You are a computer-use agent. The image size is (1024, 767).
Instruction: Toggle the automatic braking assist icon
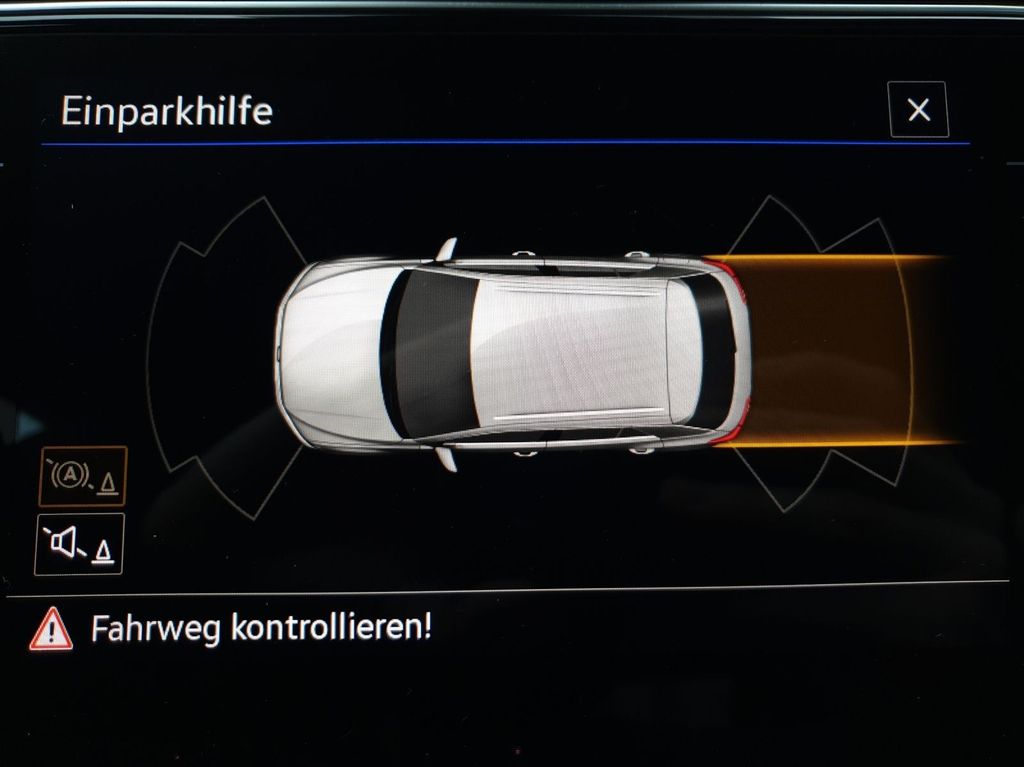point(82,476)
